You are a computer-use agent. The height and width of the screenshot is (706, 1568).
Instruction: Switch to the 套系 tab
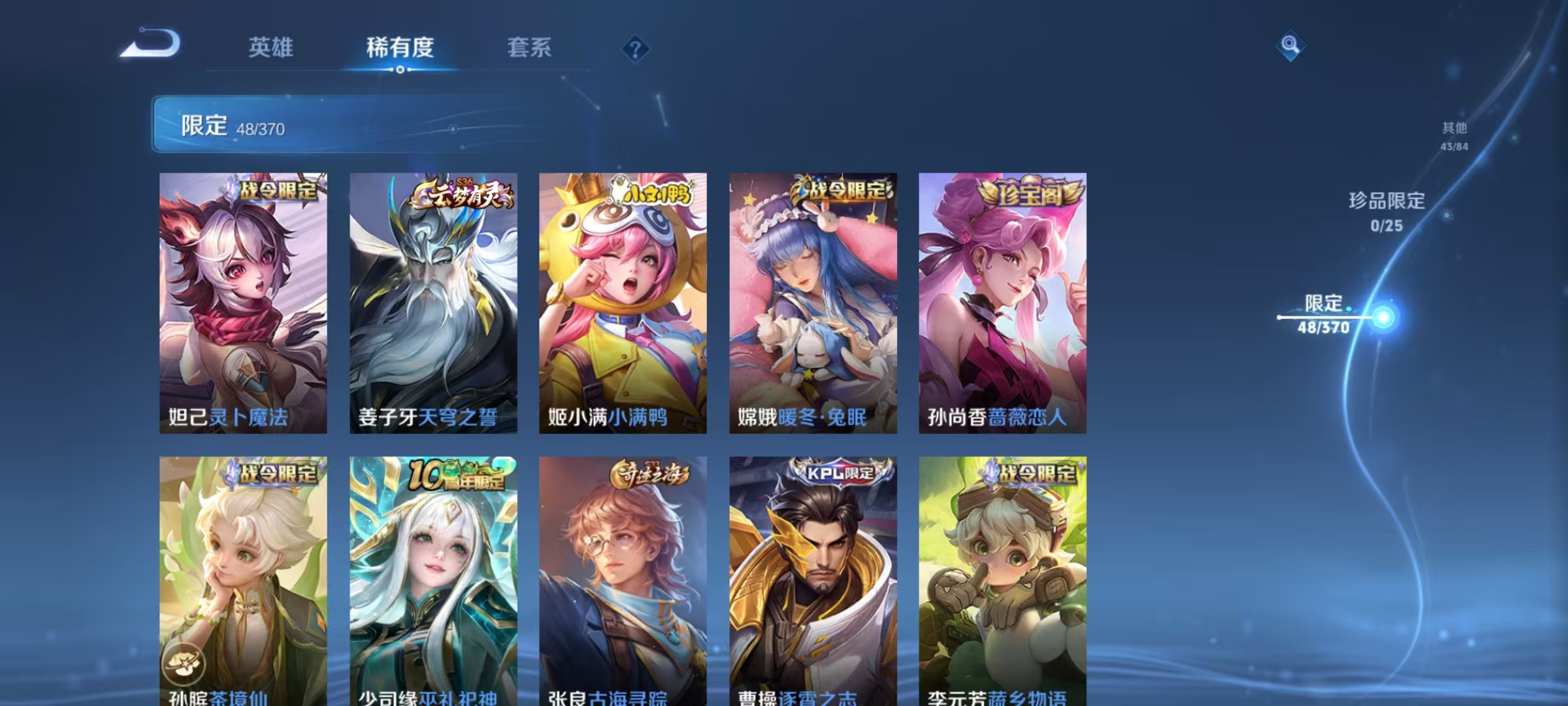pyautogui.click(x=530, y=47)
